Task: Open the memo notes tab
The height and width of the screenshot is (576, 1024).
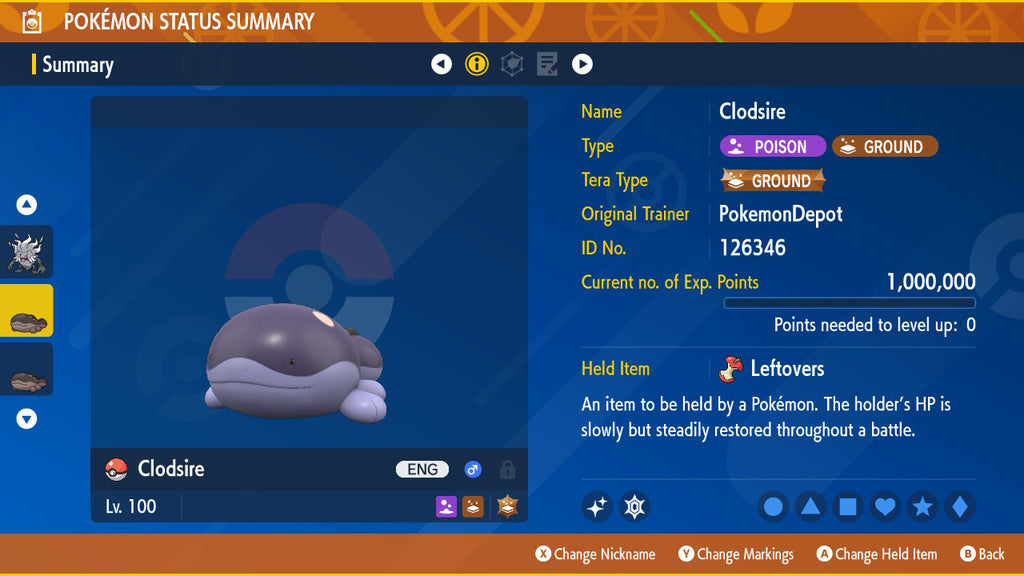Action: coord(547,64)
